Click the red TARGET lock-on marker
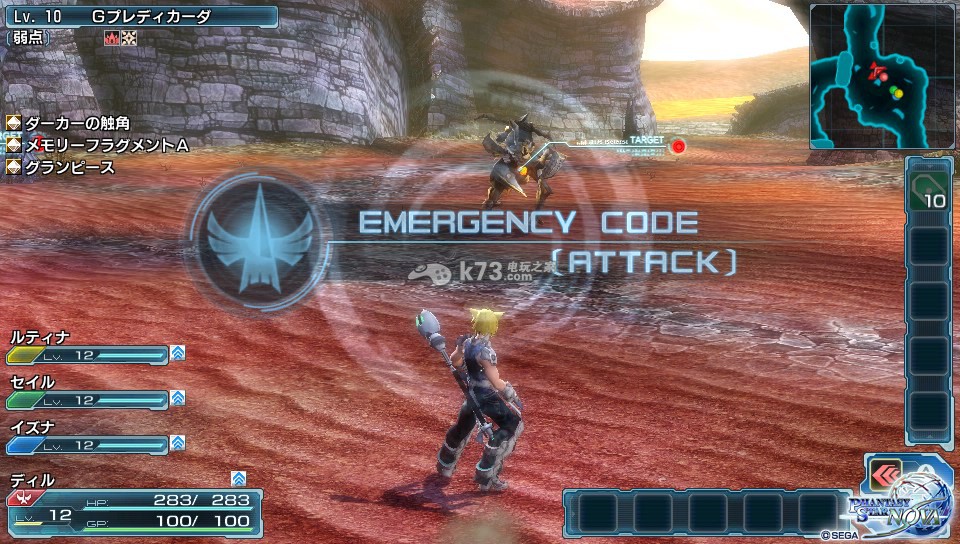This screenshot has width=960, height=544. pyautogui.click(x=678, y=146)
